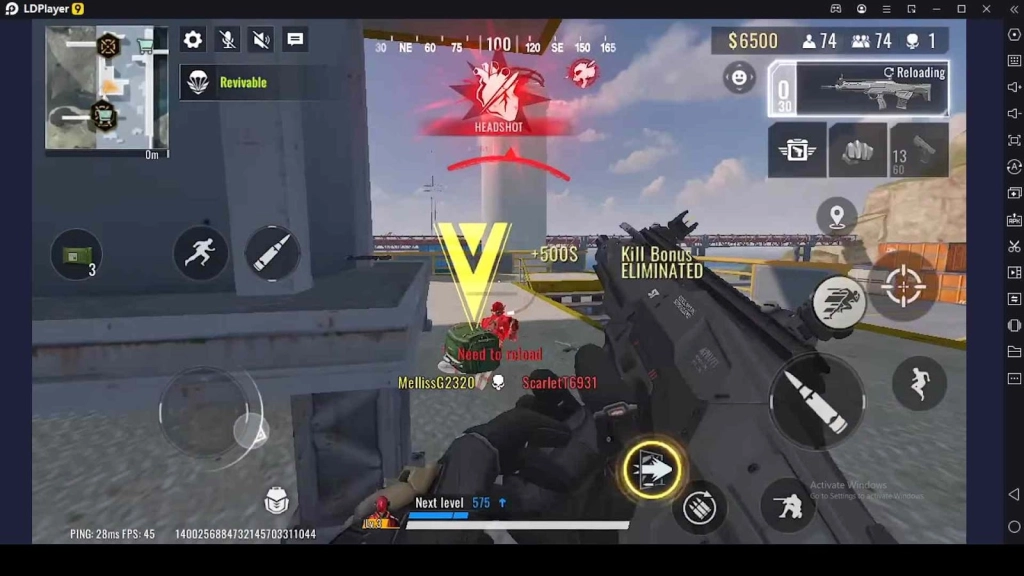Aim down sights with the crosshair button
The height and width of the screenshot is (576, 1024).
click(903, 287)
